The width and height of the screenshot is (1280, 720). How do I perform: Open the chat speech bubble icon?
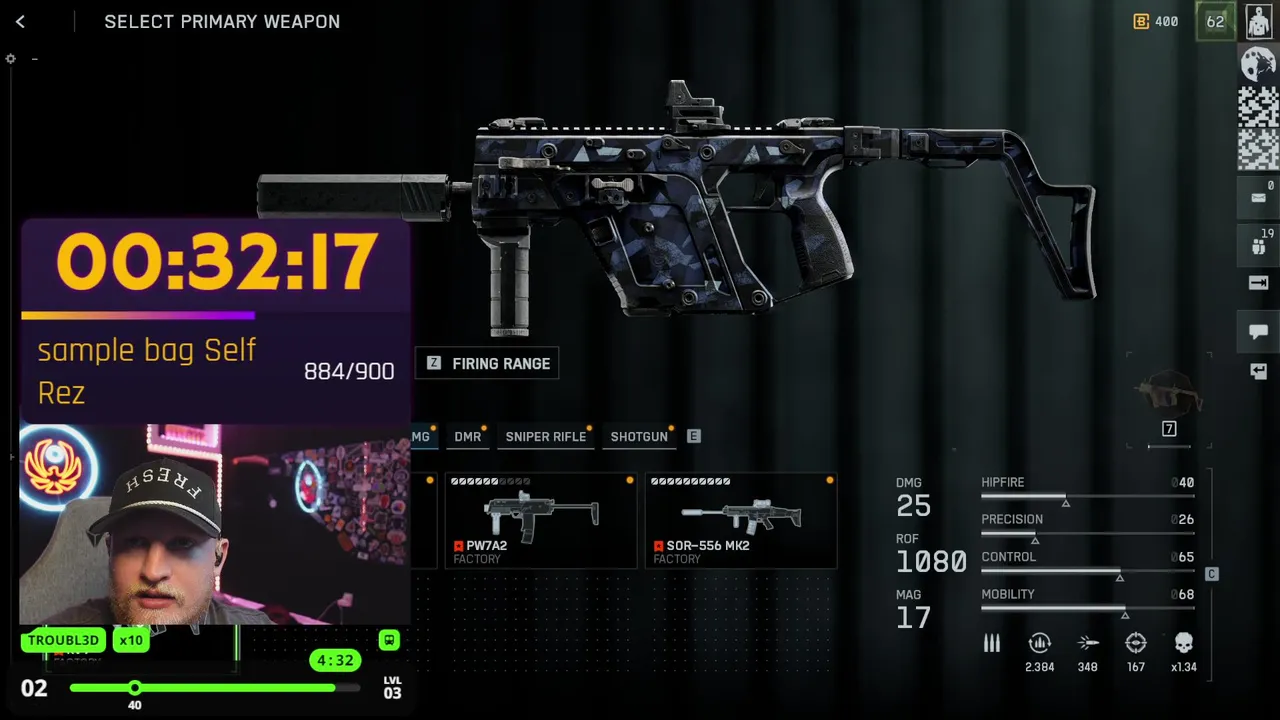pos(1258,331)
